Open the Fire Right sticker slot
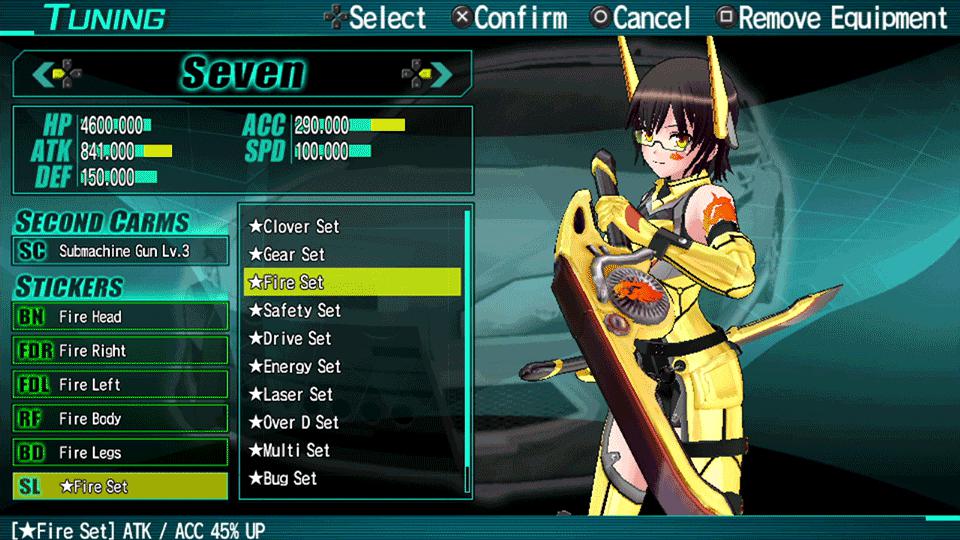The height and width of the screenshot is (540, 960). (121, 351)
